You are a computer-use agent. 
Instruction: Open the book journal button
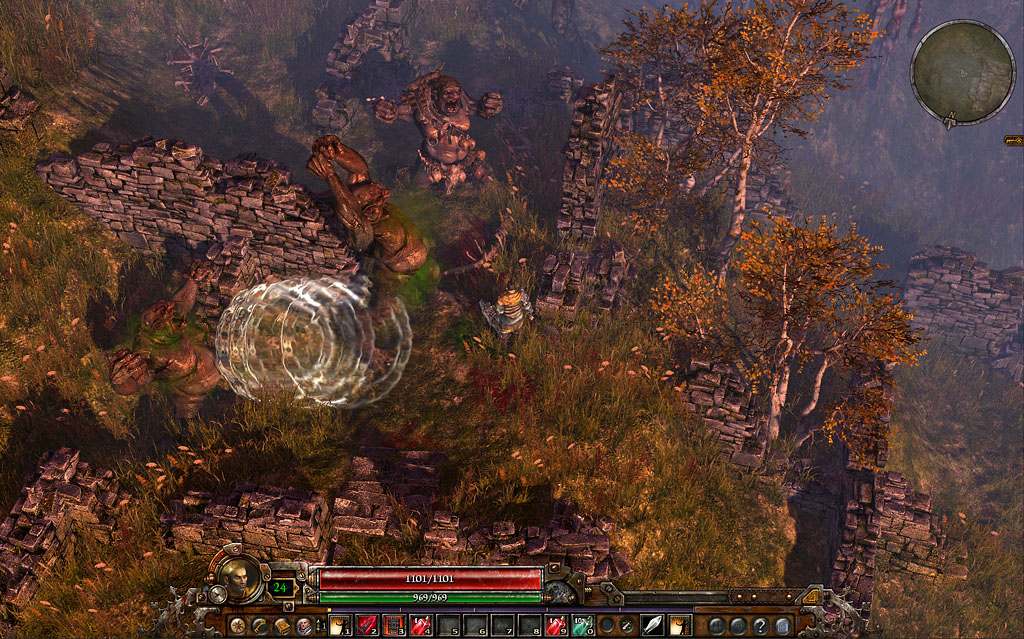[281, 626]
